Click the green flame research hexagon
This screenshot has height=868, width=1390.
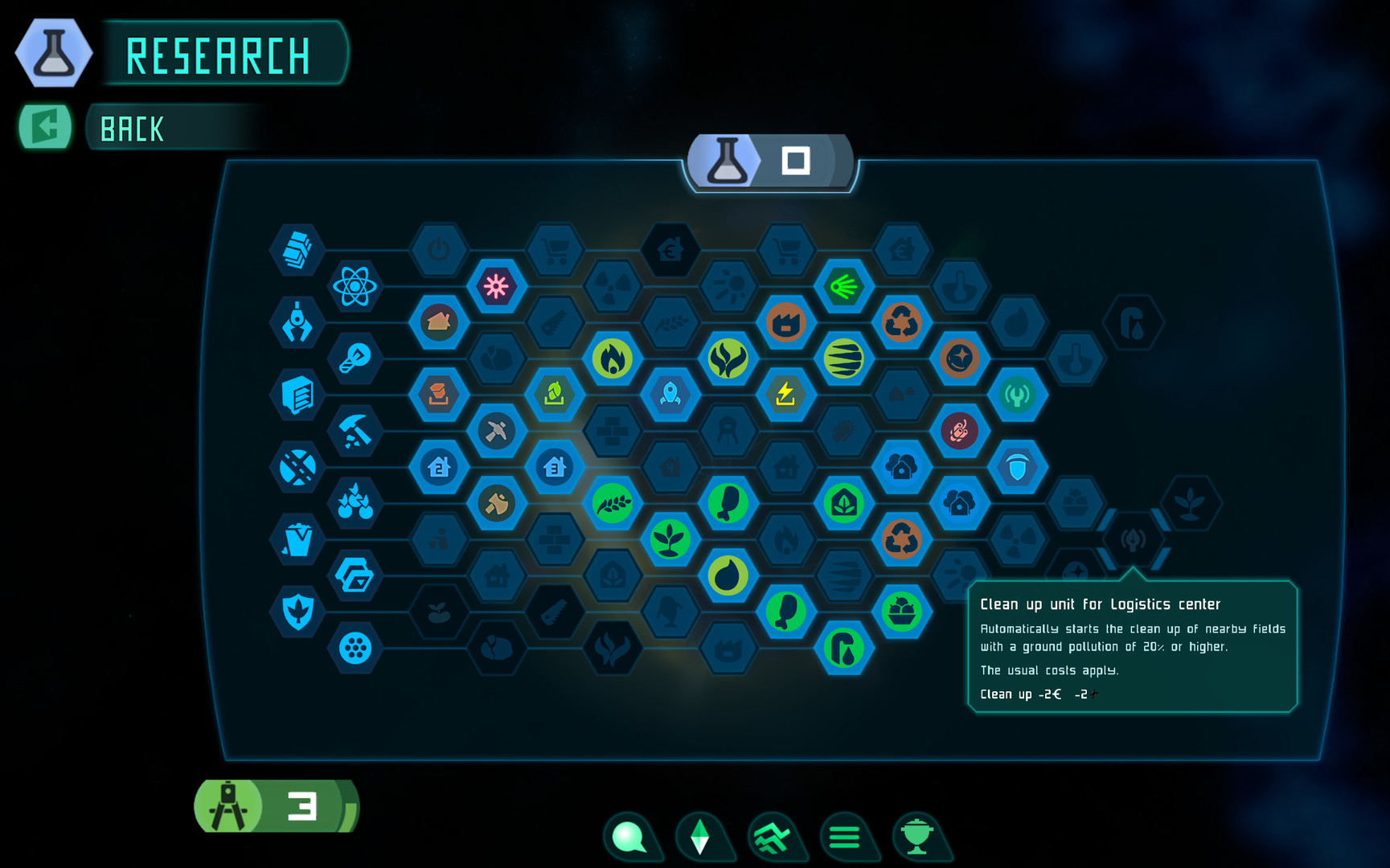[x=613, y=359]
